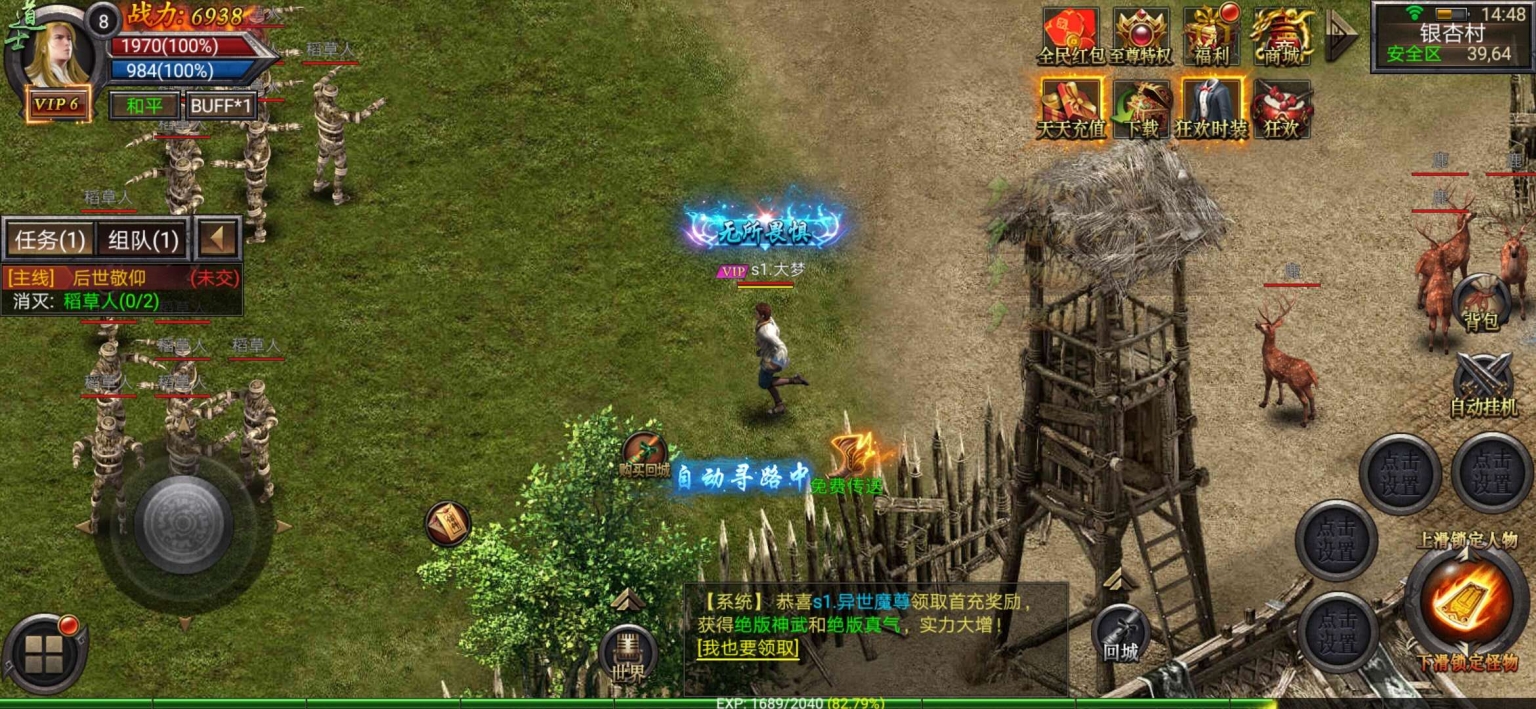Toggle the 和平 peace attack mode

click(144, 105)
